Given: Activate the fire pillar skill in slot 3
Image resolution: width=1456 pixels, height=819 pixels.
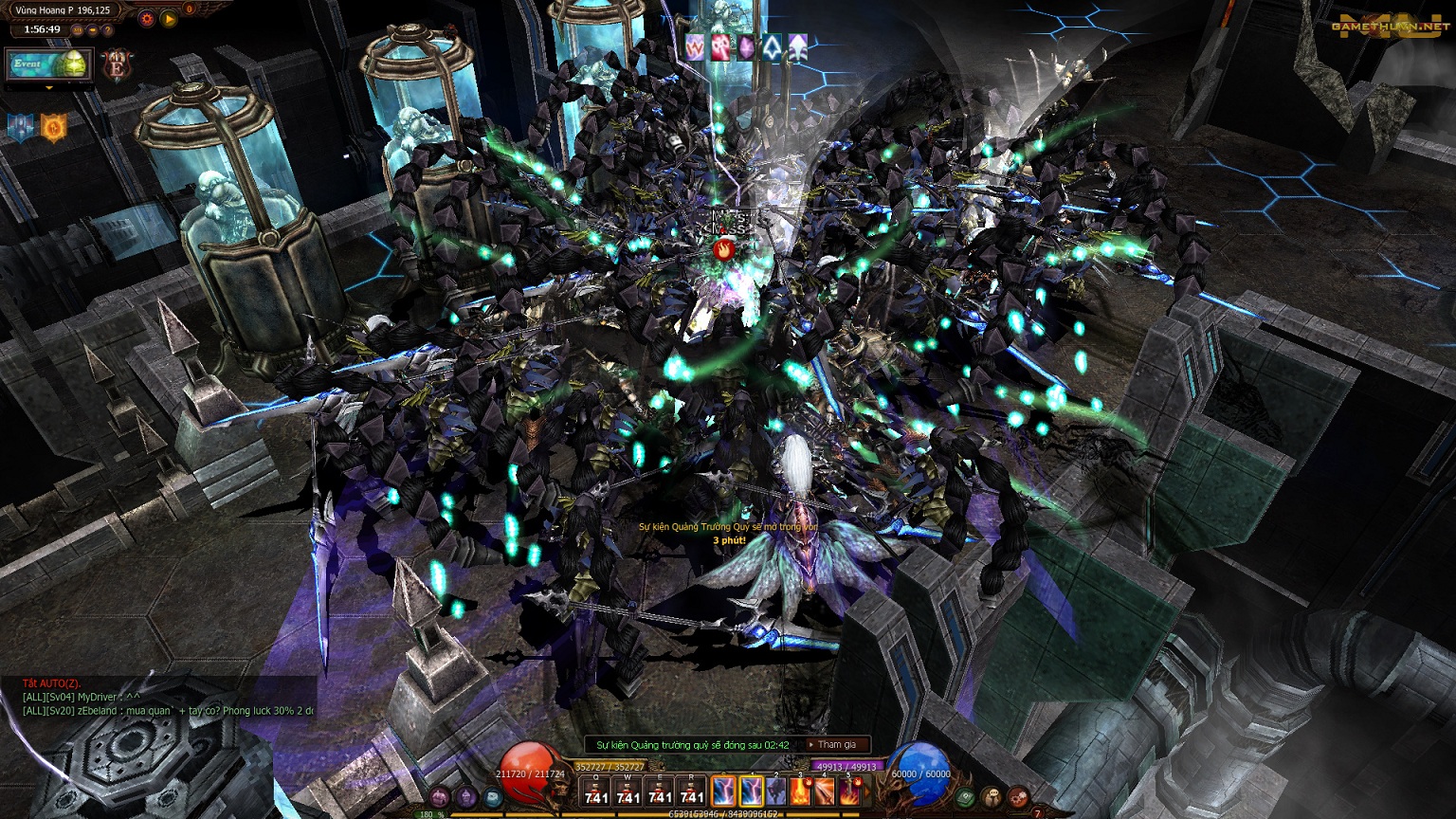Looking at the screenshot, I should click(x=801, y=791).
